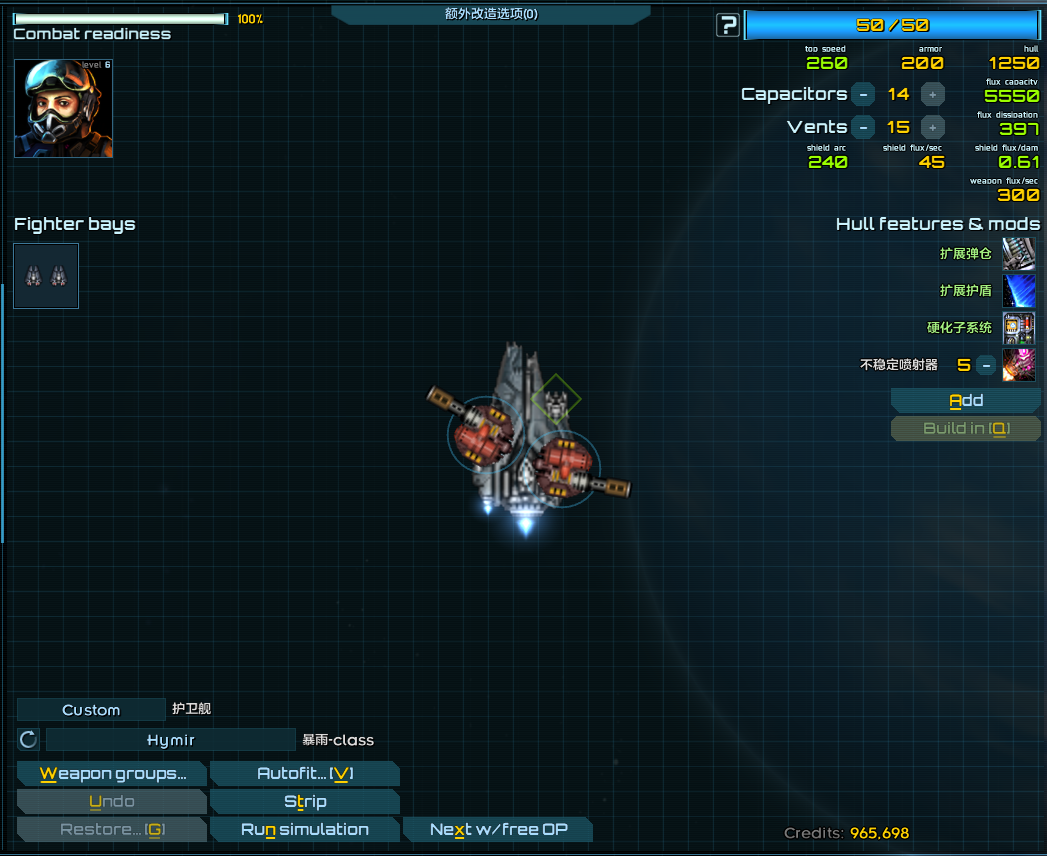
Task: Open the 额外改造选项 tab at top
Action: click(x=491, y=14)
